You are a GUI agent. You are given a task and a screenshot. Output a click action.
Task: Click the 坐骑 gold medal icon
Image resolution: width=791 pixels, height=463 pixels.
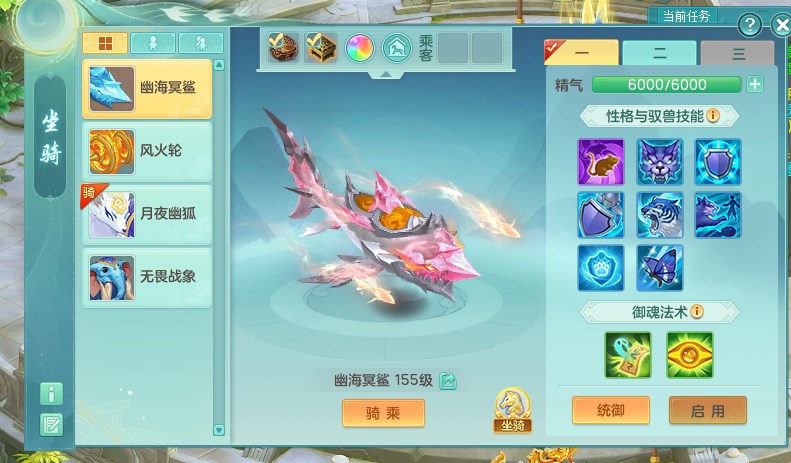tap(512, 410)
